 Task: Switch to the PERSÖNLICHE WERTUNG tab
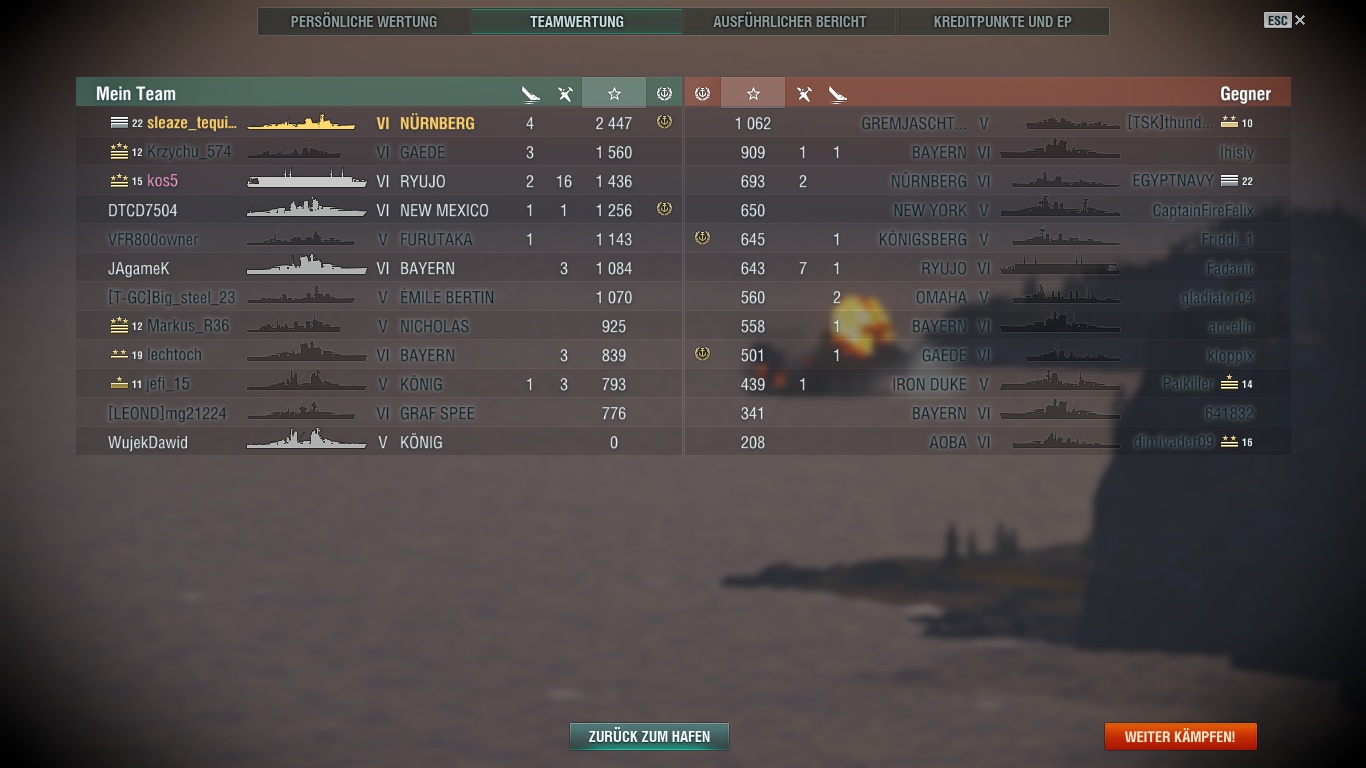point(363,20)
